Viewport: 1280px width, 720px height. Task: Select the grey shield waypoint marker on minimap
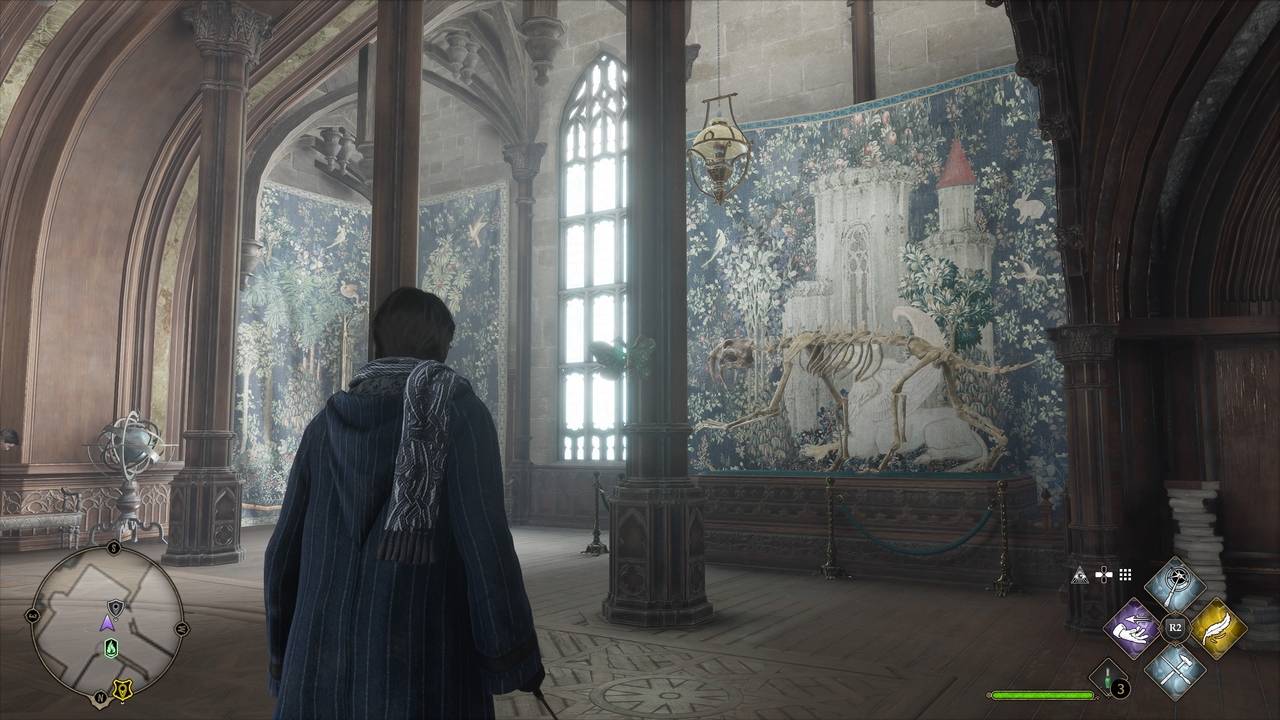click(114, 606)
